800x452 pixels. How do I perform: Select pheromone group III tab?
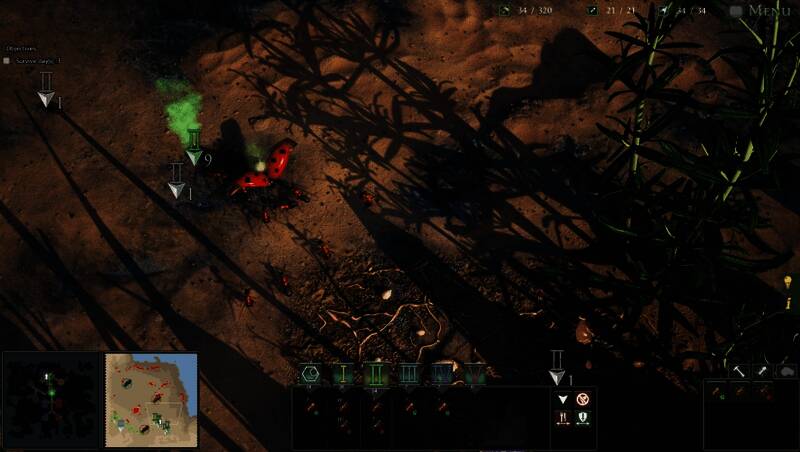click(409, 374)
